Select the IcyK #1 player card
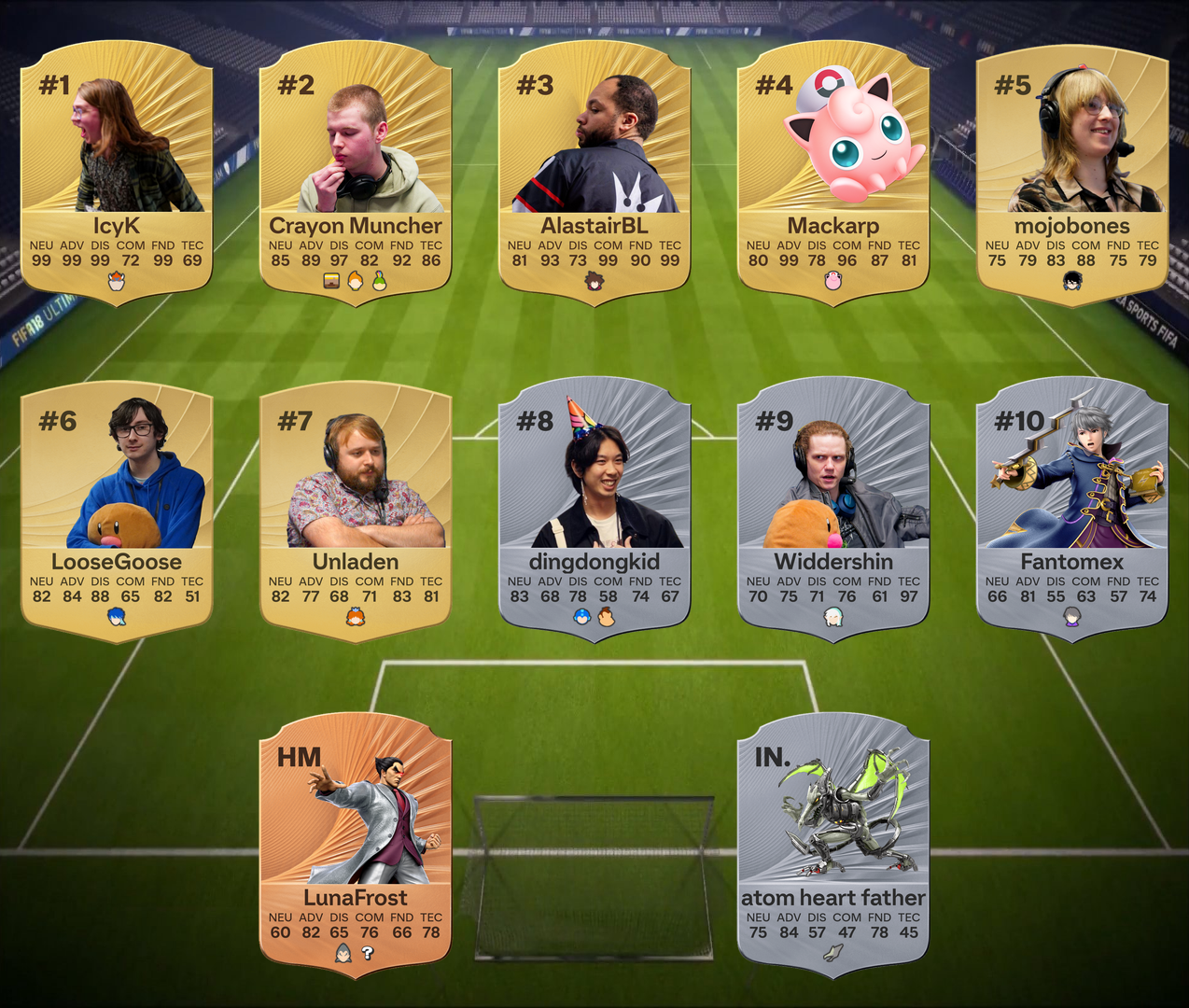 (x=117, y=173)
